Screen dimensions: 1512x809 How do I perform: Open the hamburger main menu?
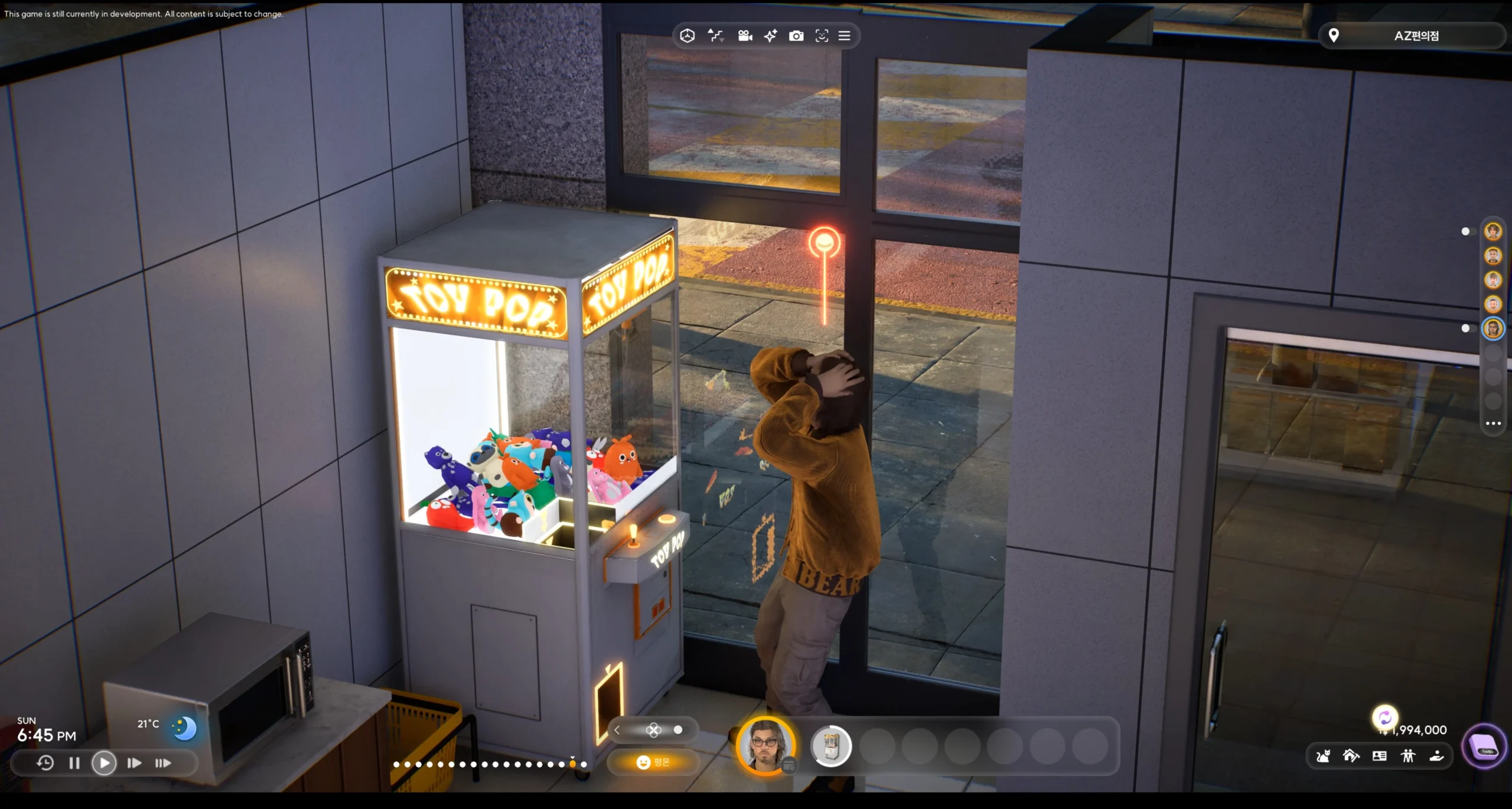[844, 35]
